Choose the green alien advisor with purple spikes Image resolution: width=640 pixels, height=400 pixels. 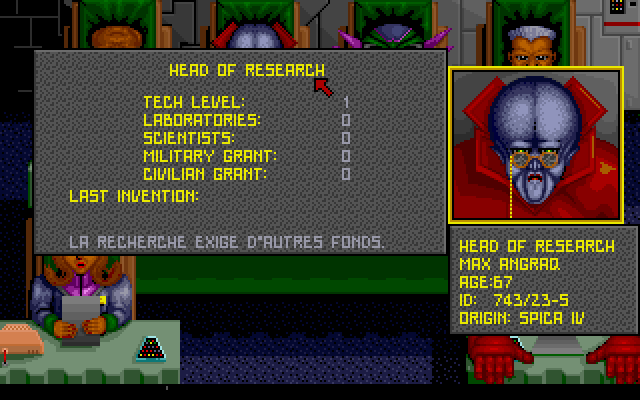point(393,35)
